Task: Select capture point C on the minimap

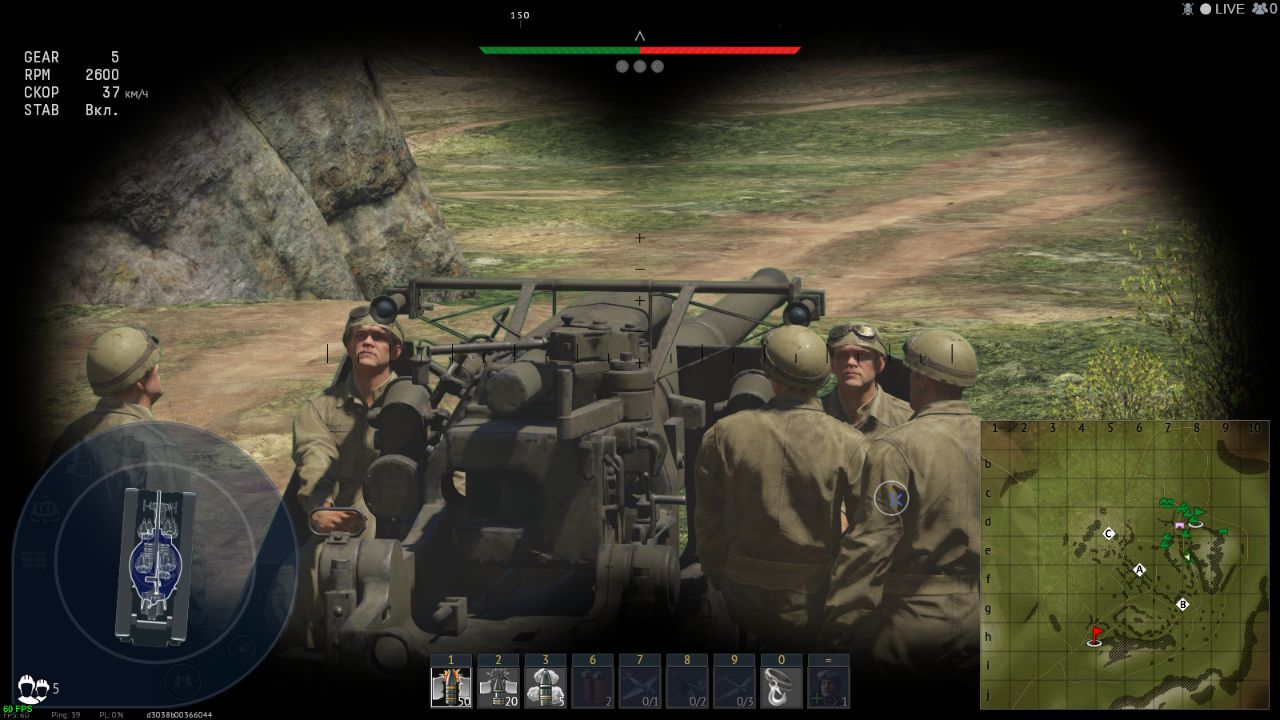Action: (x=1108, y=534)
